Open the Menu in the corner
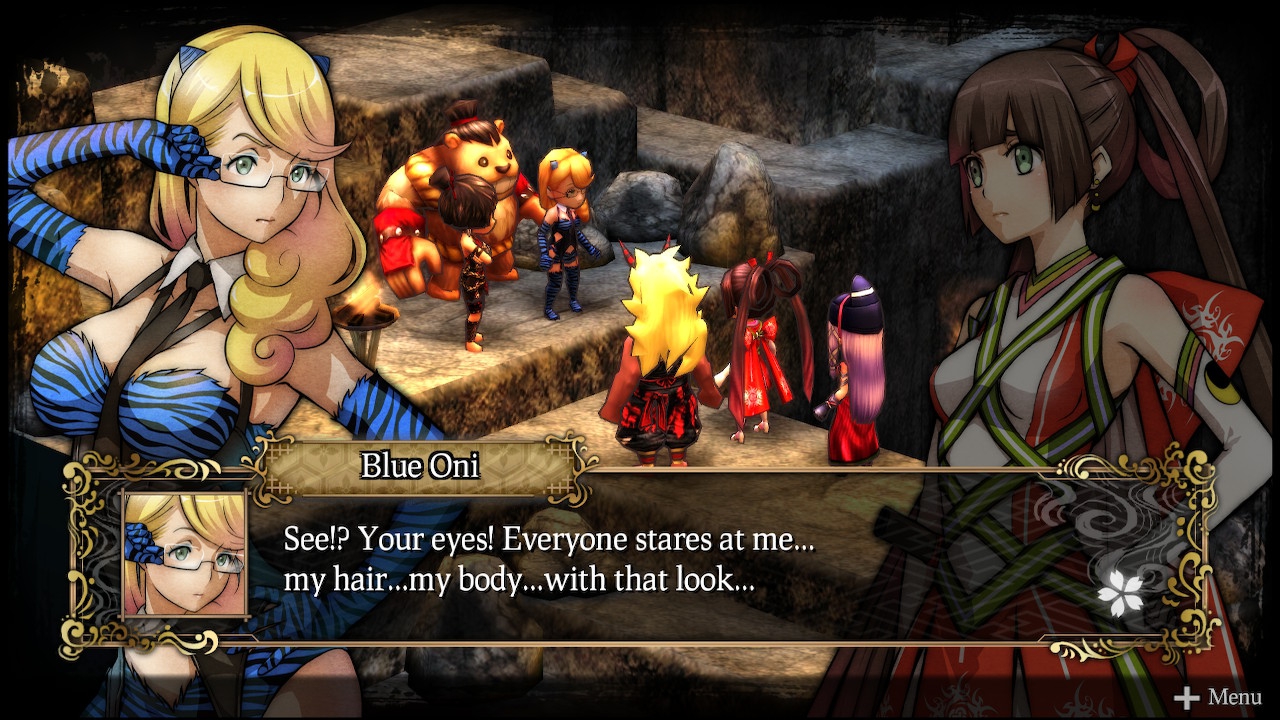The image size is (1280, 720). 1218,698
